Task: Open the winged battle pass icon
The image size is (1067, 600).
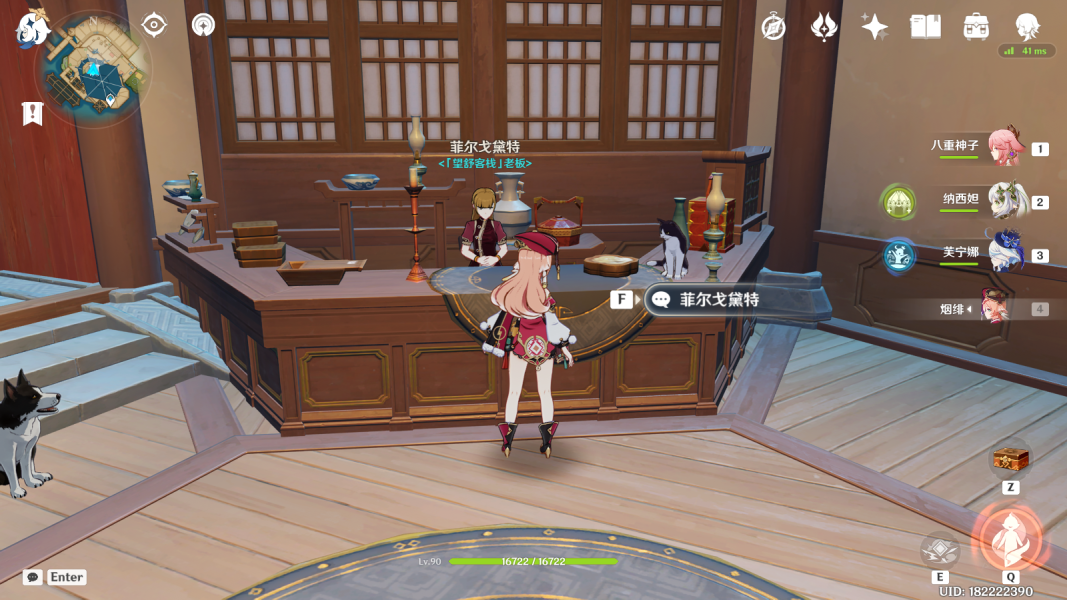Action: point(824,27)
